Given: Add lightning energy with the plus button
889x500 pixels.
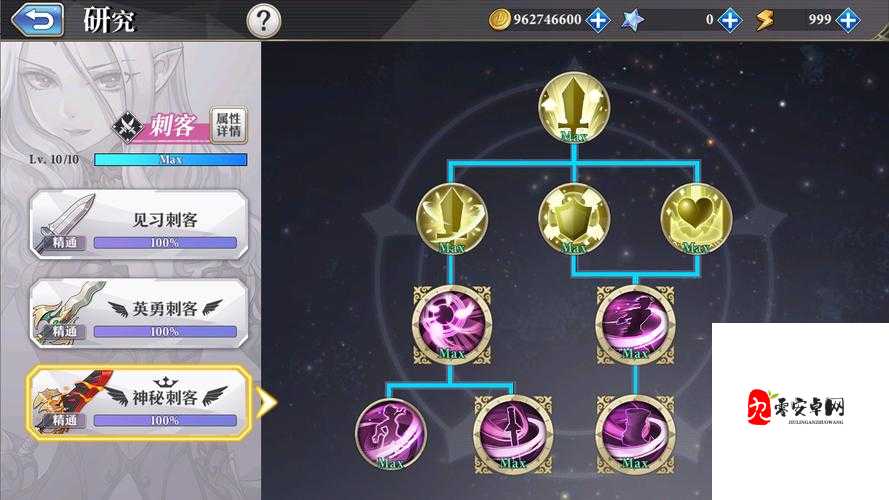Looking at the screenshot, I should click(x=848, y=19).
